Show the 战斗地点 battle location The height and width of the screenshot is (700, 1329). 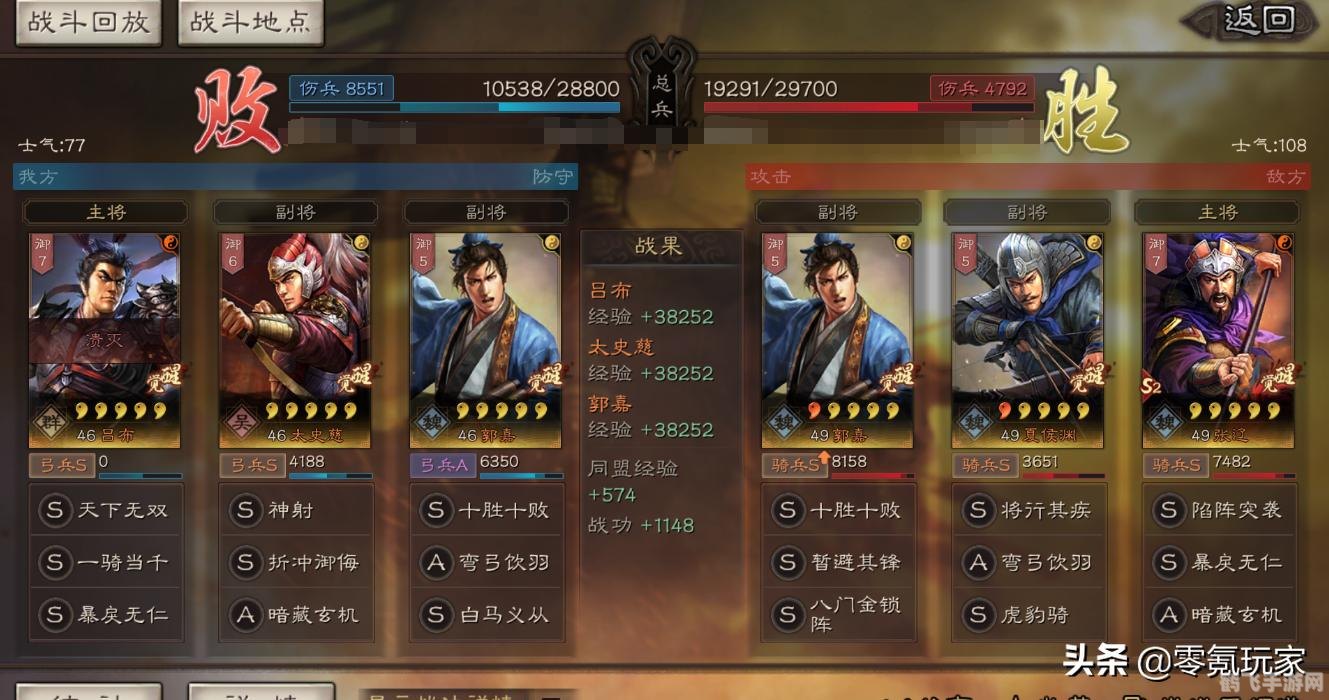click(250, 22)
